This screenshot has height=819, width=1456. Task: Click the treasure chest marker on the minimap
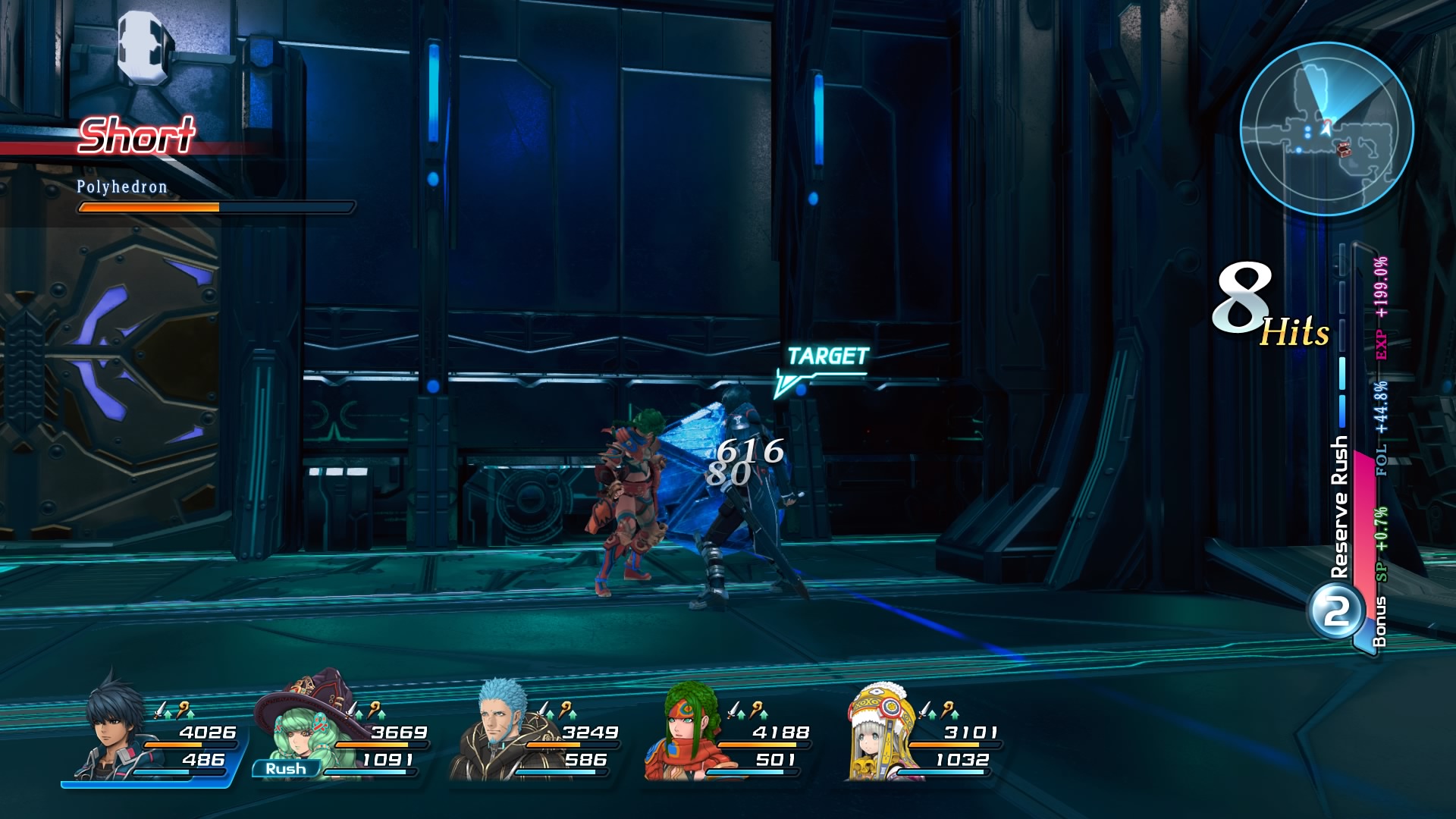tap(1344, 149)
